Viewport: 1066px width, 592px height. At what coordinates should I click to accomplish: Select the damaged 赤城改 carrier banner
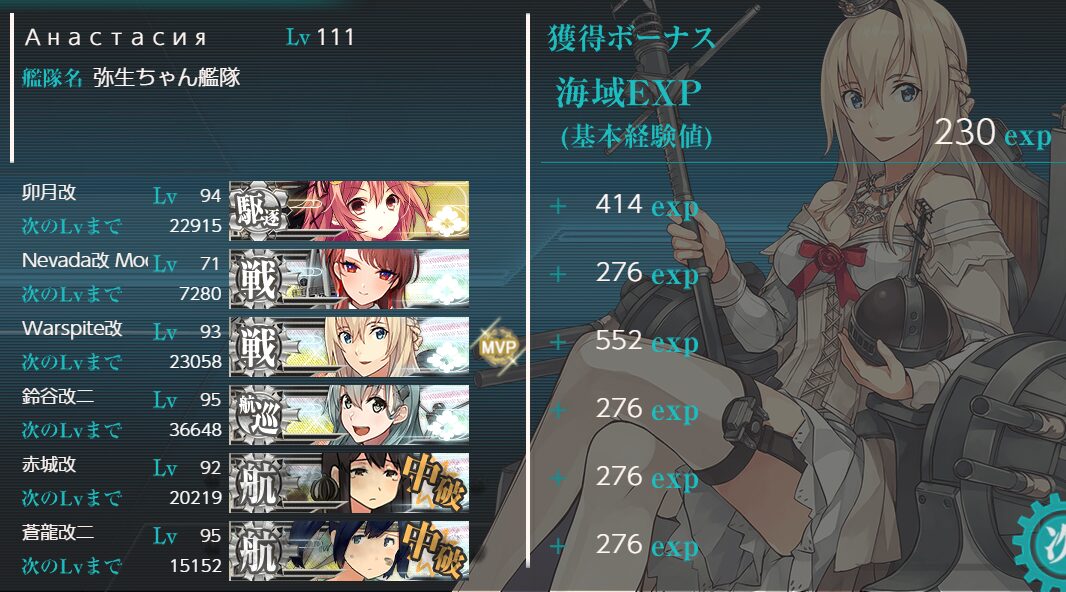(349, 481)
